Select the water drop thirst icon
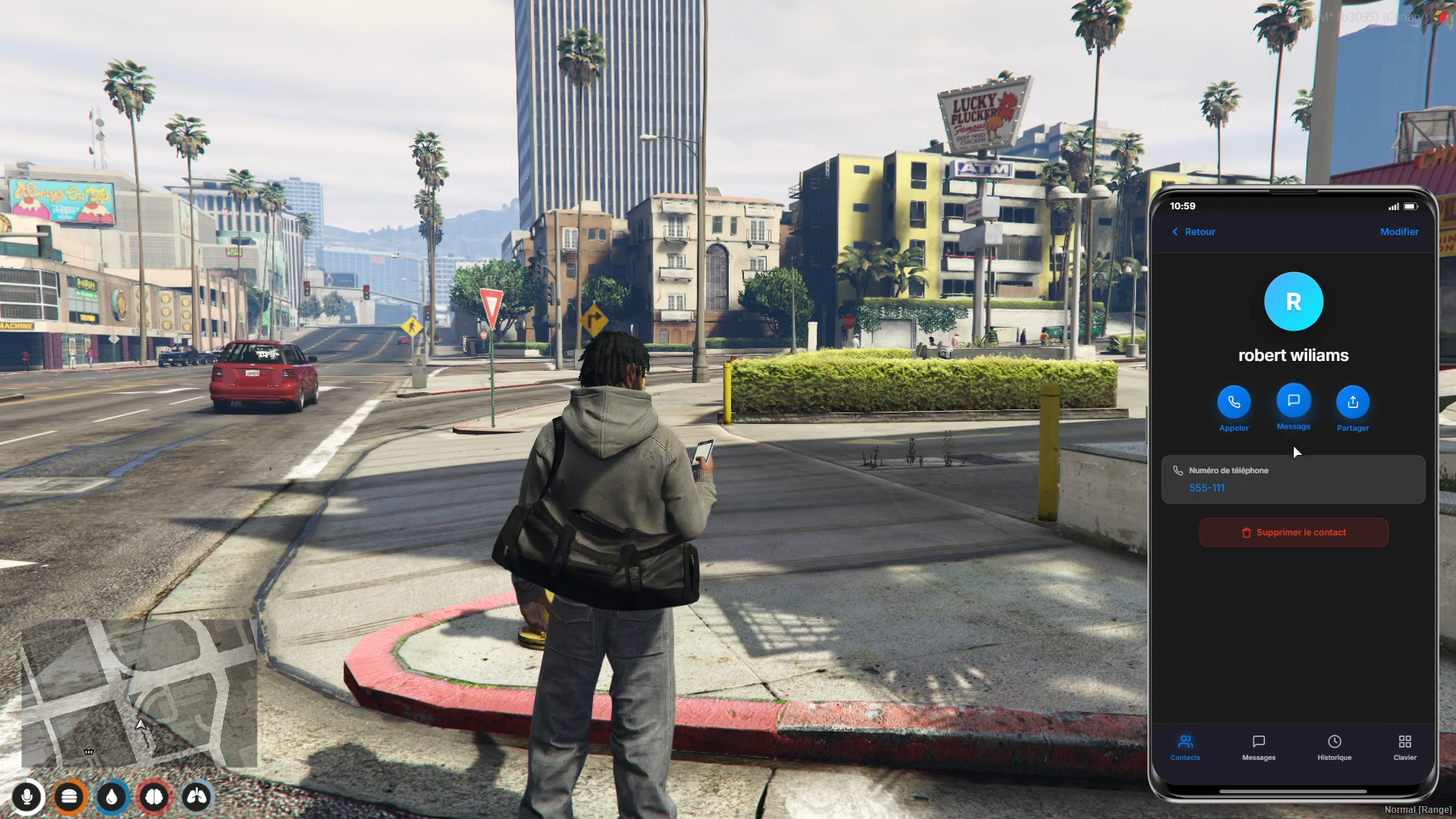Screen dimensions: 1456x819 [112, 797]
